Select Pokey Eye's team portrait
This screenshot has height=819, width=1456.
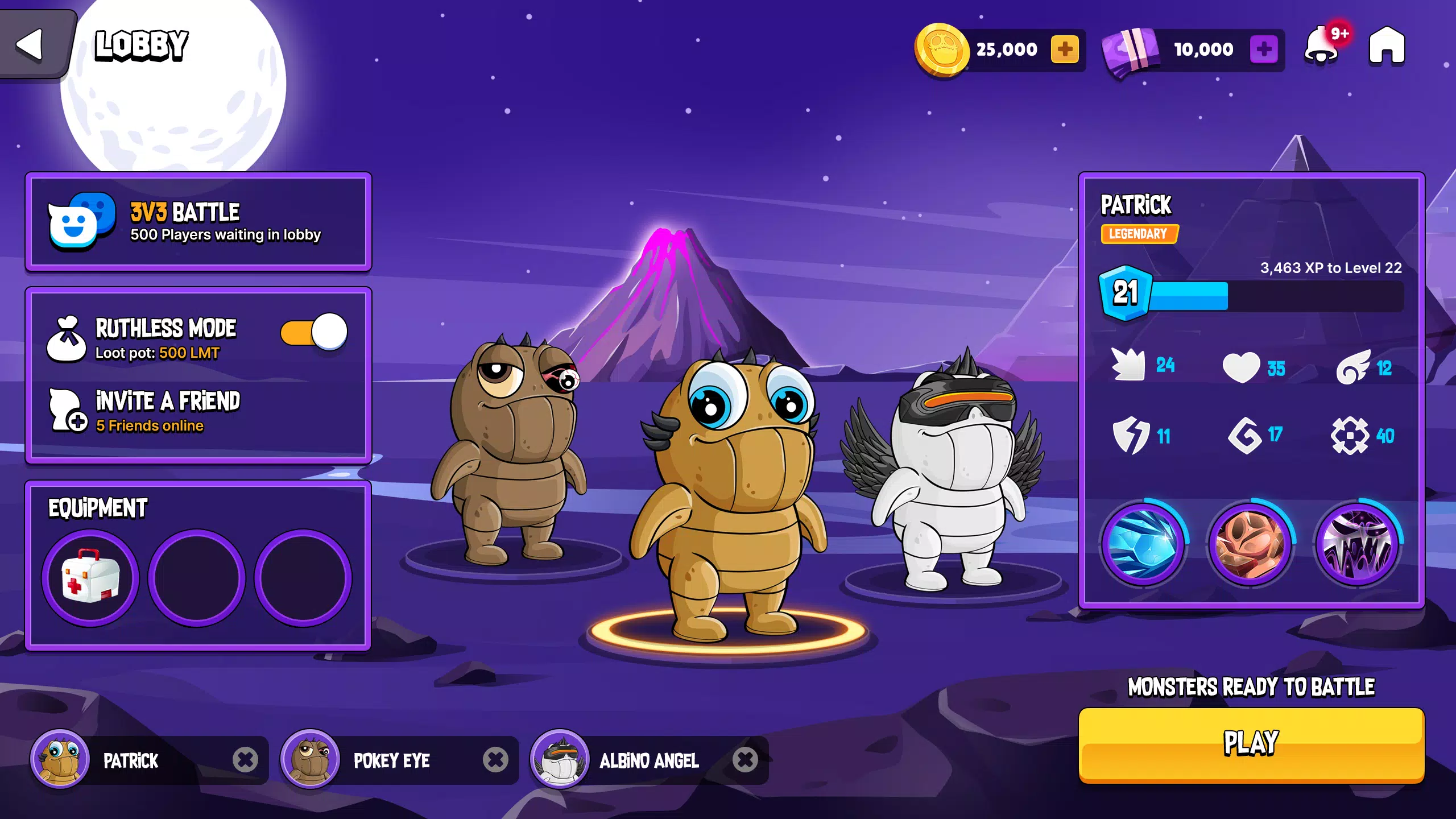pyautogui.click(x=310, y=759)
